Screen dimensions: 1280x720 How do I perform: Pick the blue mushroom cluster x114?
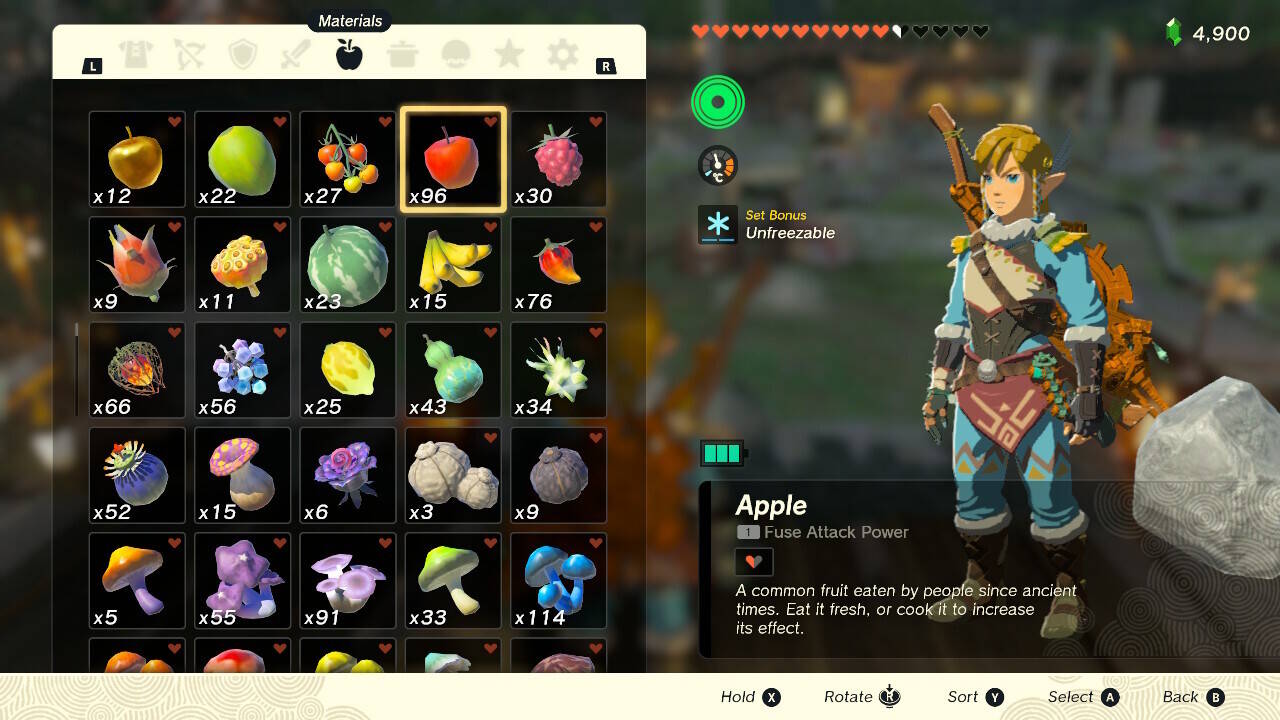[x=558, y=581]
